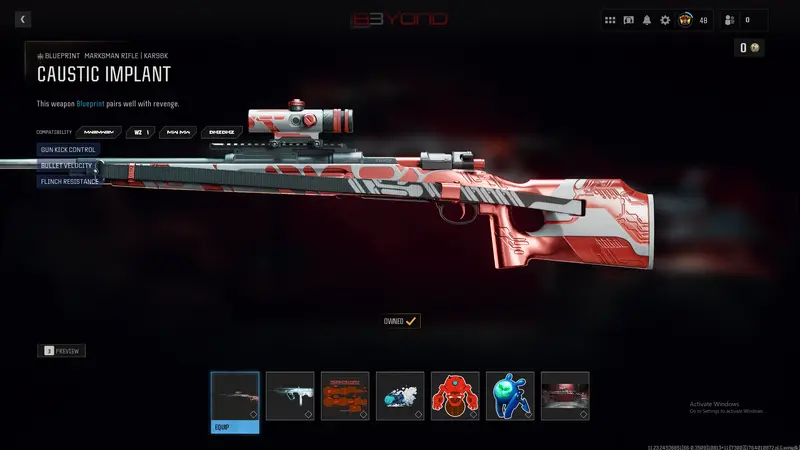
Task: Select the red calling card thumbnail
Action: pyautogui.click(x=565, y=396)
